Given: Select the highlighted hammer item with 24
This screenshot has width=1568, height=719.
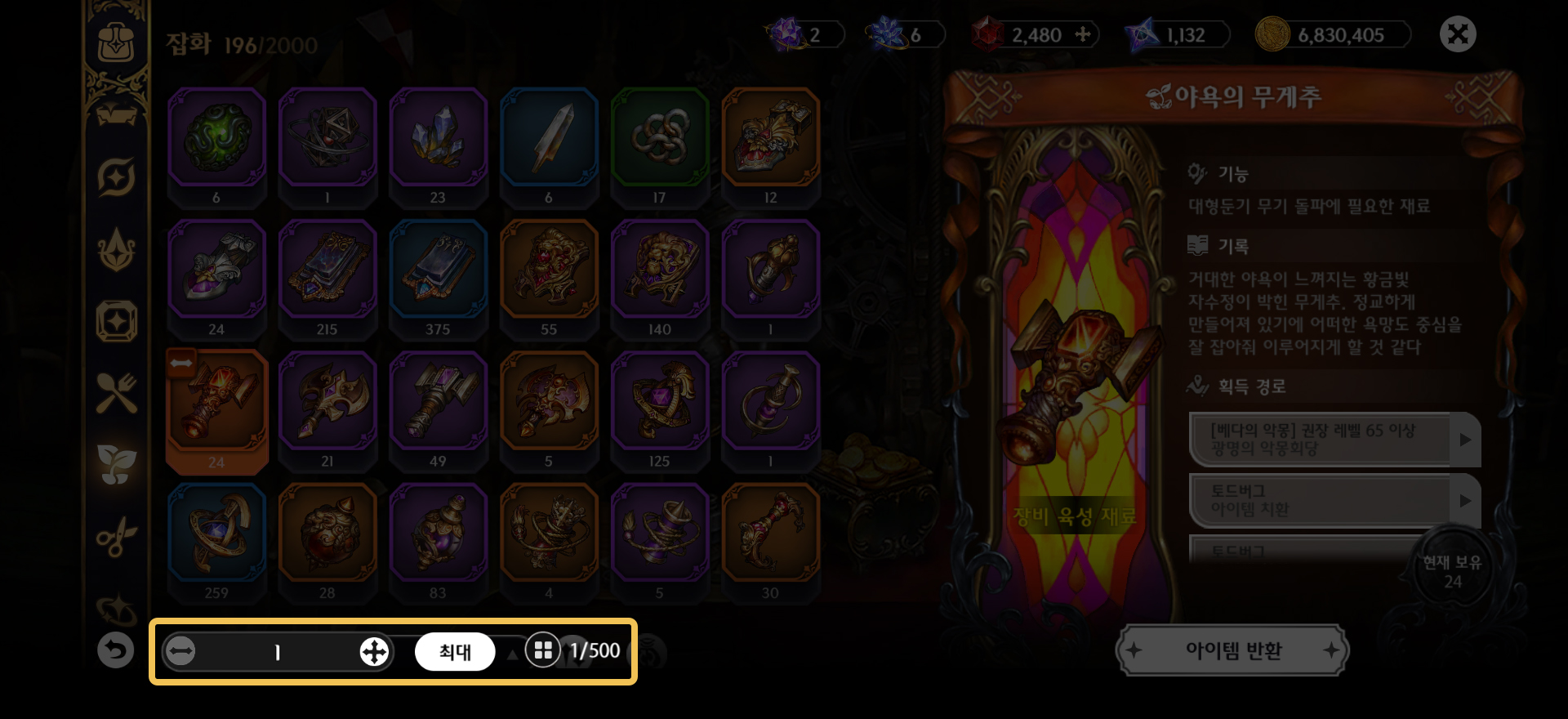Looking at the screenshot, I should click(216, 402).
